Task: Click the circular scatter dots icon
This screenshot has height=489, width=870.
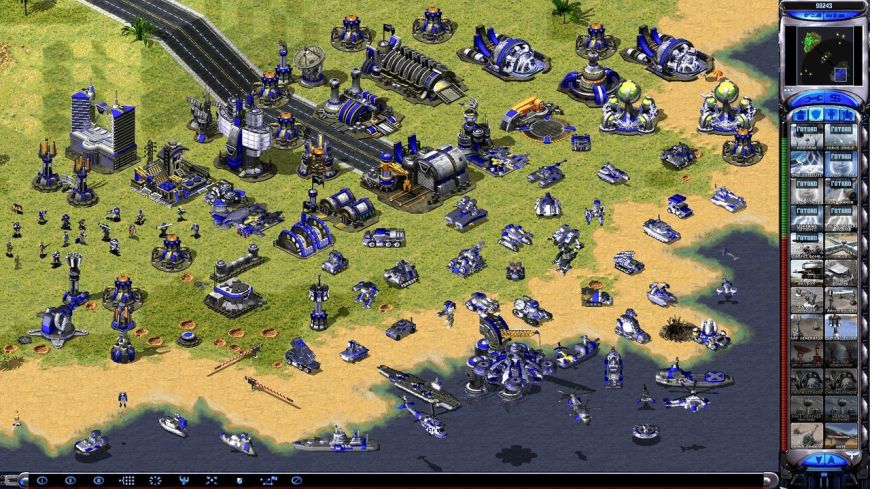Action: [154, 481]
